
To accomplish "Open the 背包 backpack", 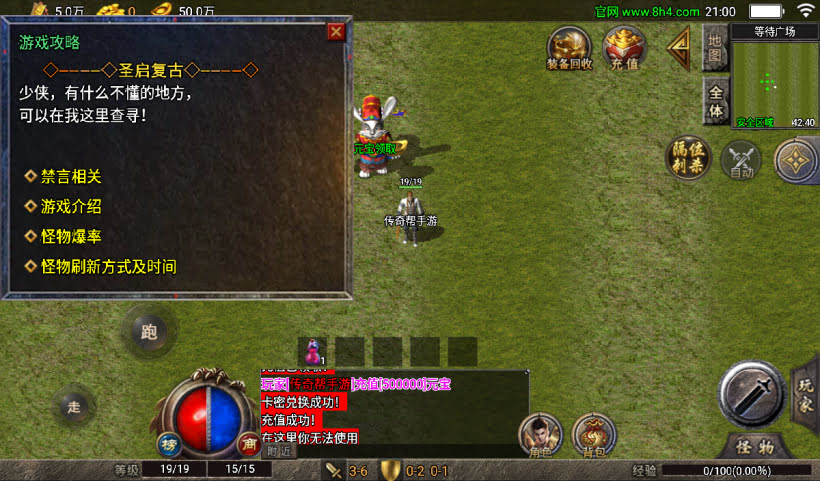I will tap(593, 435).
